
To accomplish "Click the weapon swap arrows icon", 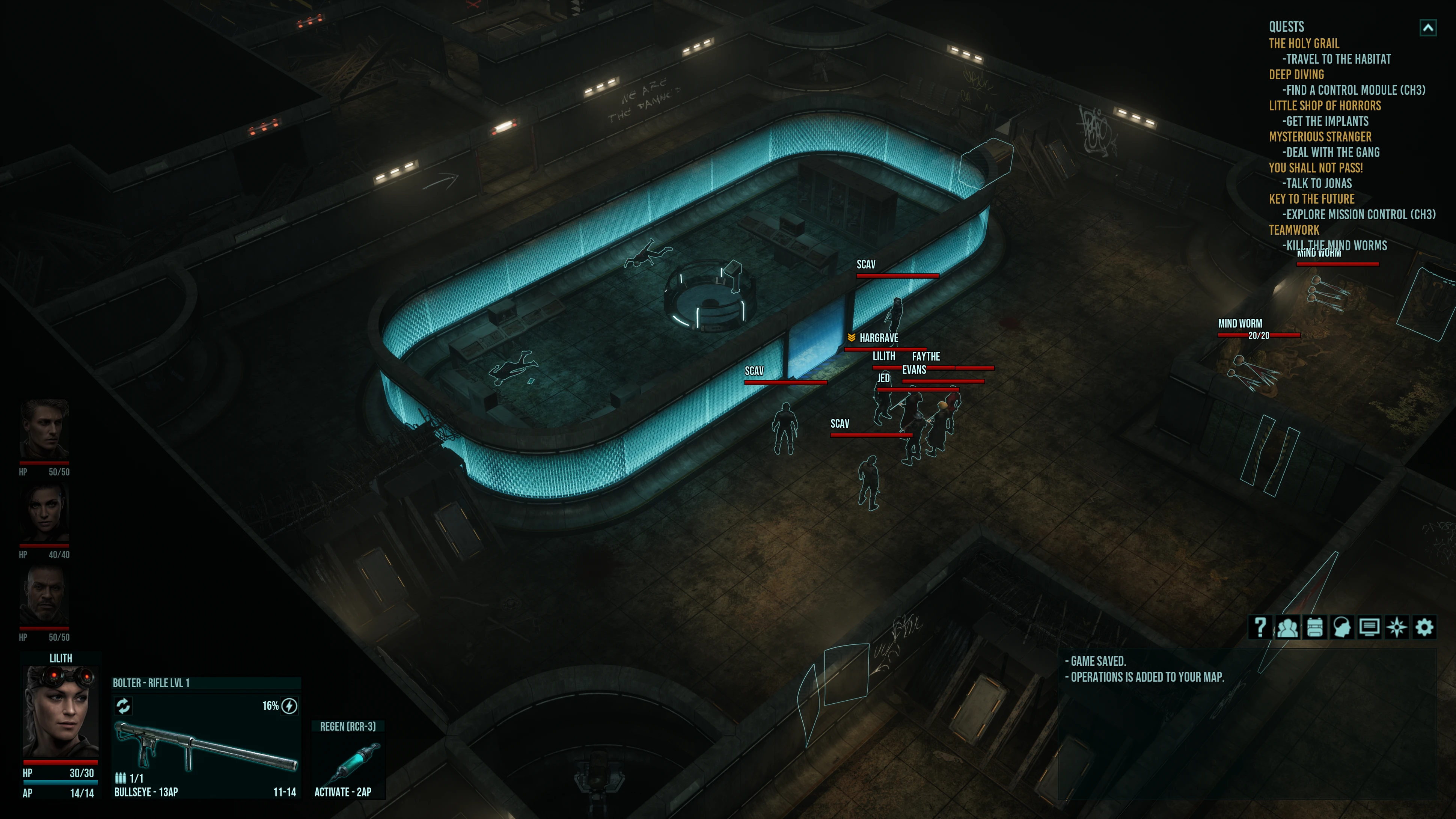I will (x=123, y=705).
